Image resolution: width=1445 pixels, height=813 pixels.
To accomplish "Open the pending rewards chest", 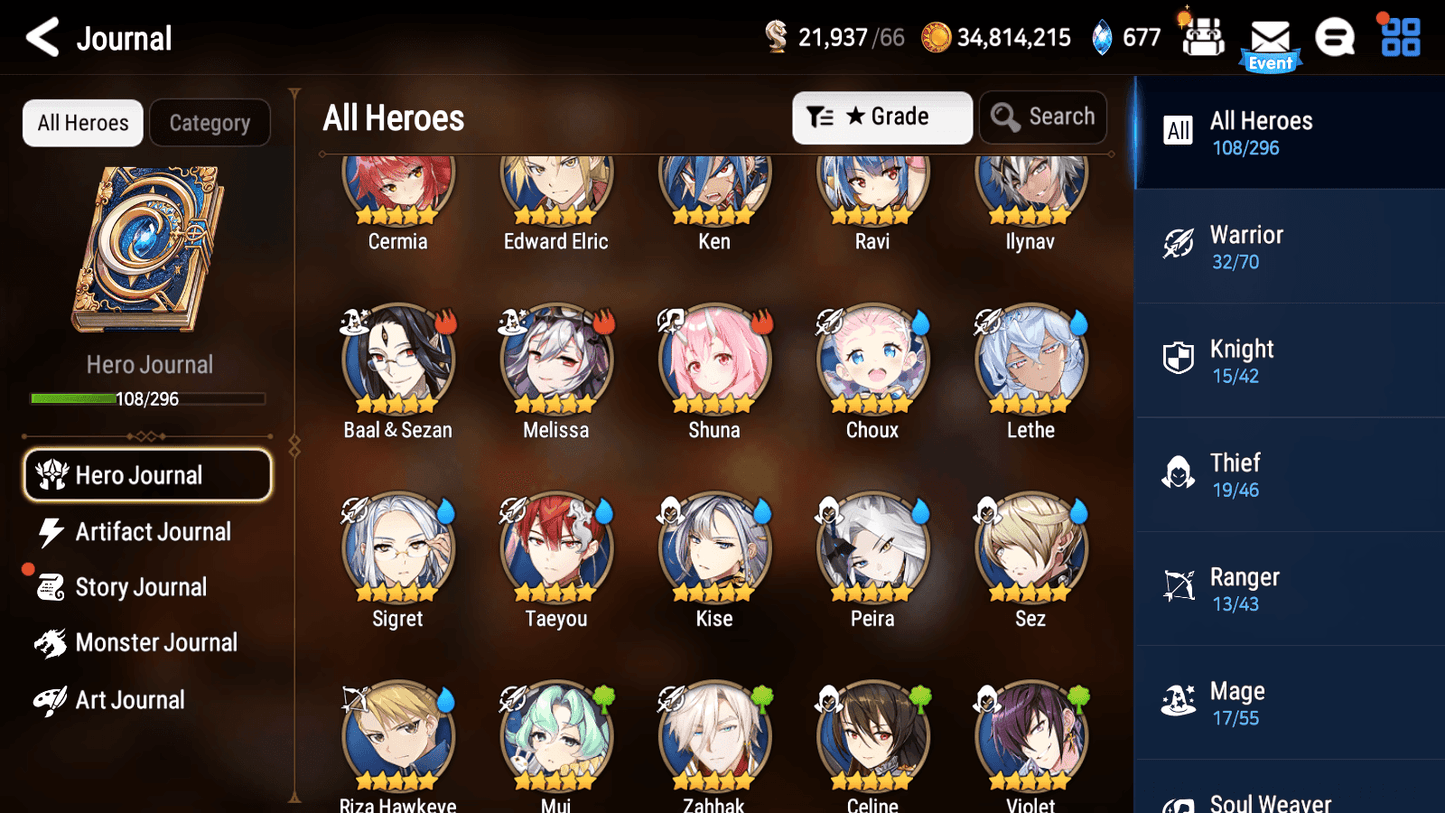I will coord(1202,38).
